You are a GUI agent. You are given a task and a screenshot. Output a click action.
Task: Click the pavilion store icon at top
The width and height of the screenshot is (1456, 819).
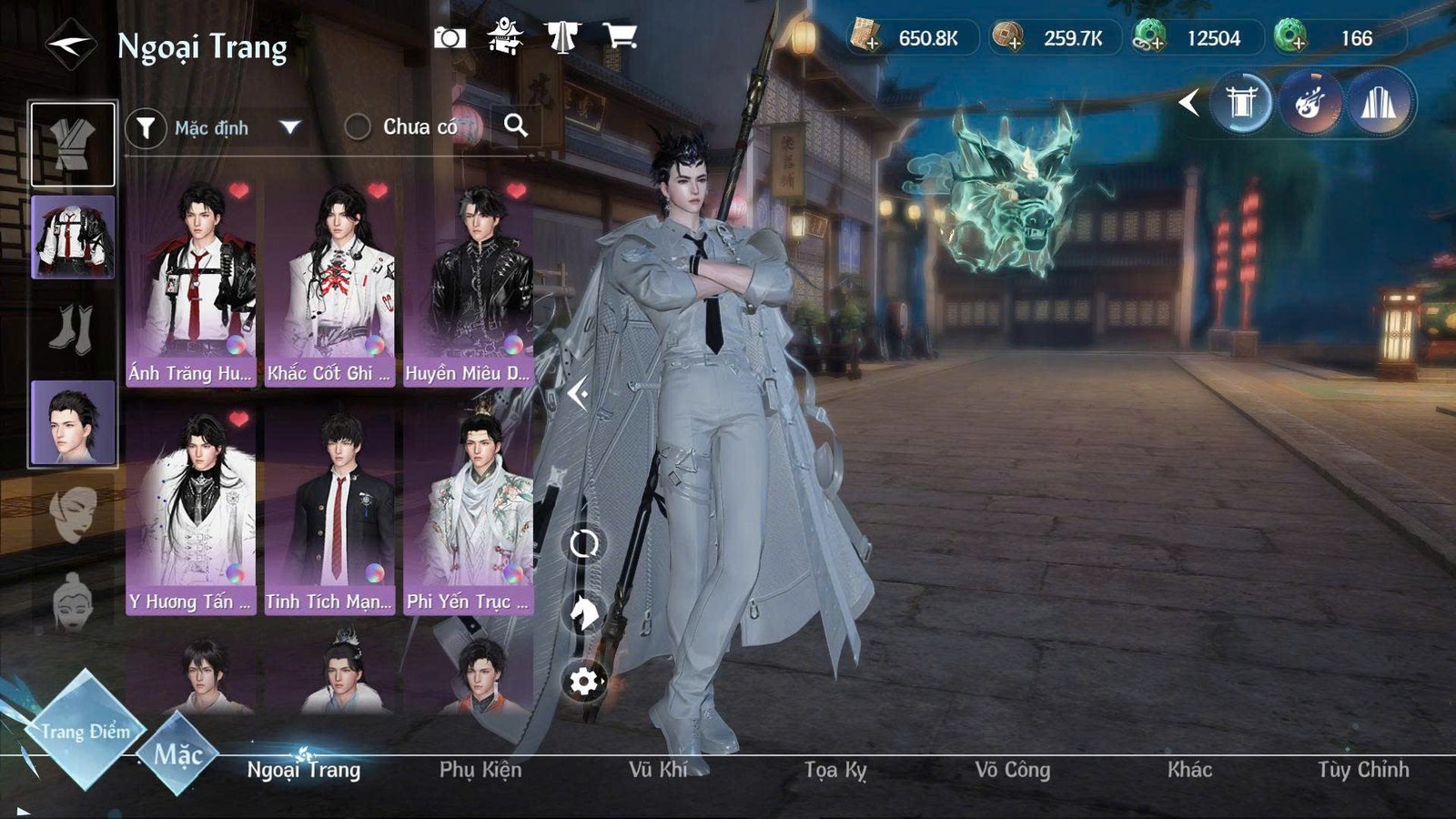[504, 36]
